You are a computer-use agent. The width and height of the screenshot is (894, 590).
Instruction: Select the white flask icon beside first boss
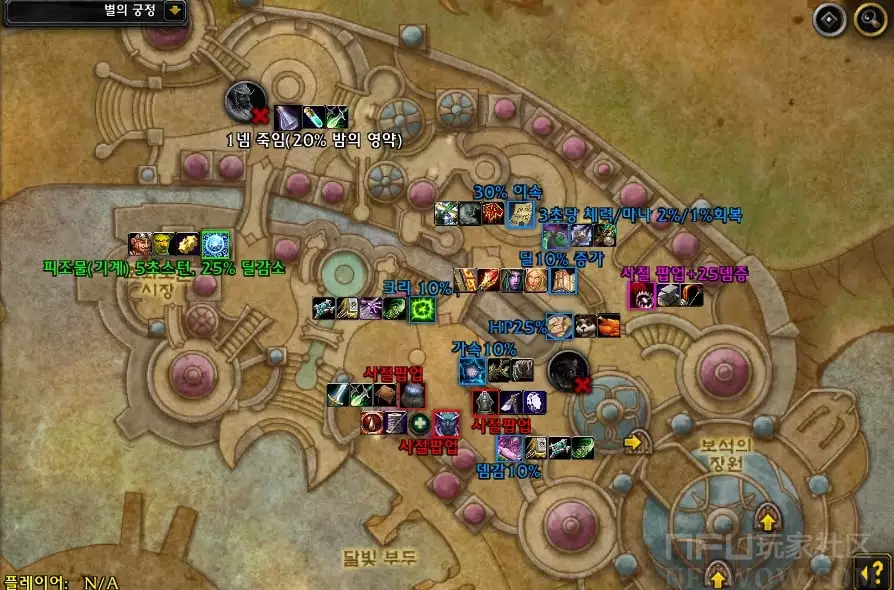click(x=288, y=117)
